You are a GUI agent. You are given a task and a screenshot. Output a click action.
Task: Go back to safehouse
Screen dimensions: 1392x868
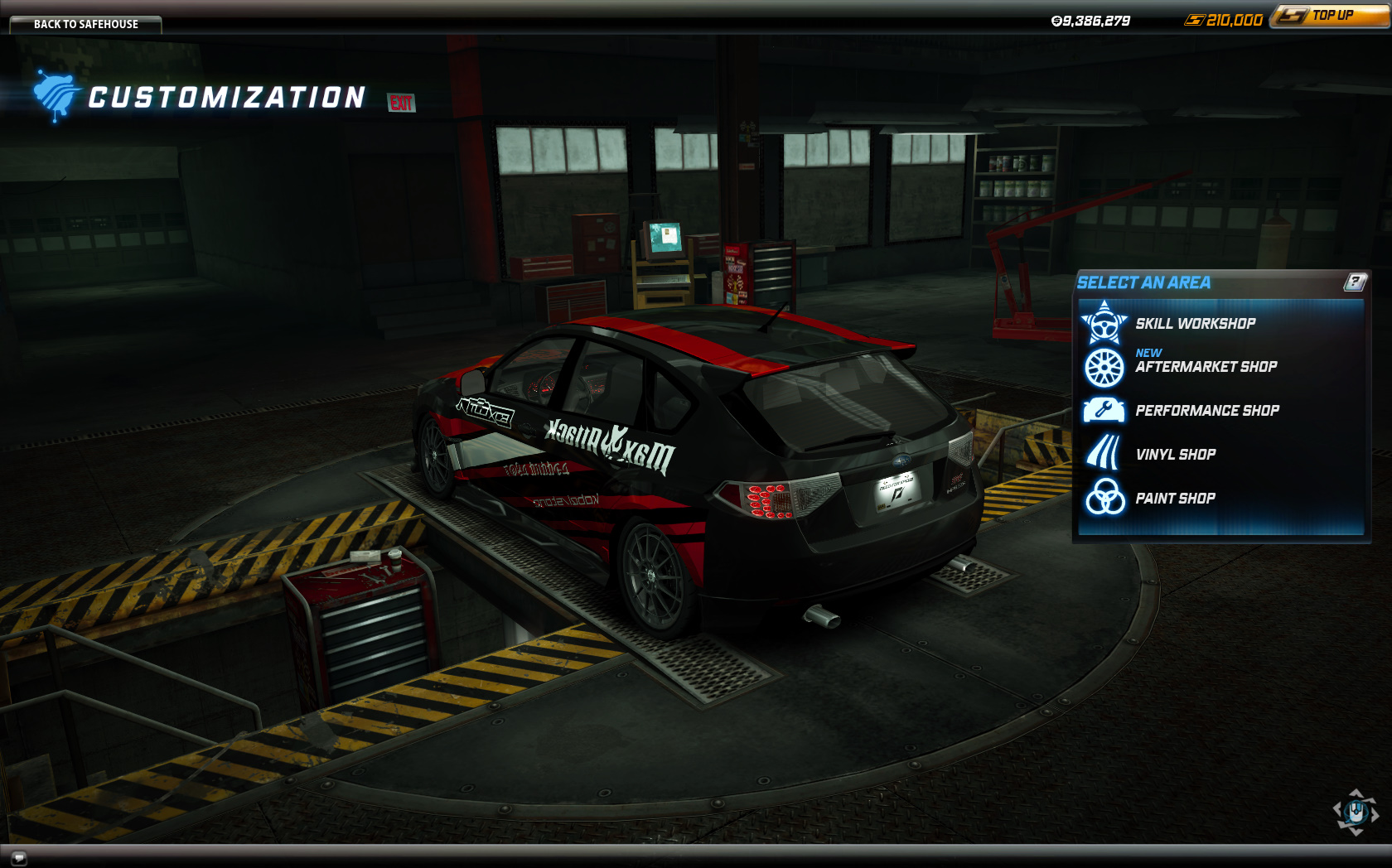point(85,24)
